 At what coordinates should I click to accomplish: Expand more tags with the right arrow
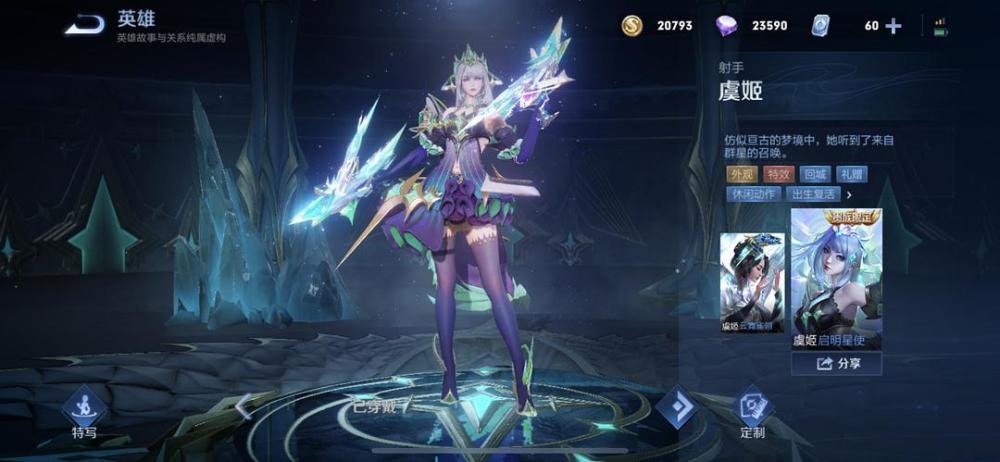click(x=849, y=194)
